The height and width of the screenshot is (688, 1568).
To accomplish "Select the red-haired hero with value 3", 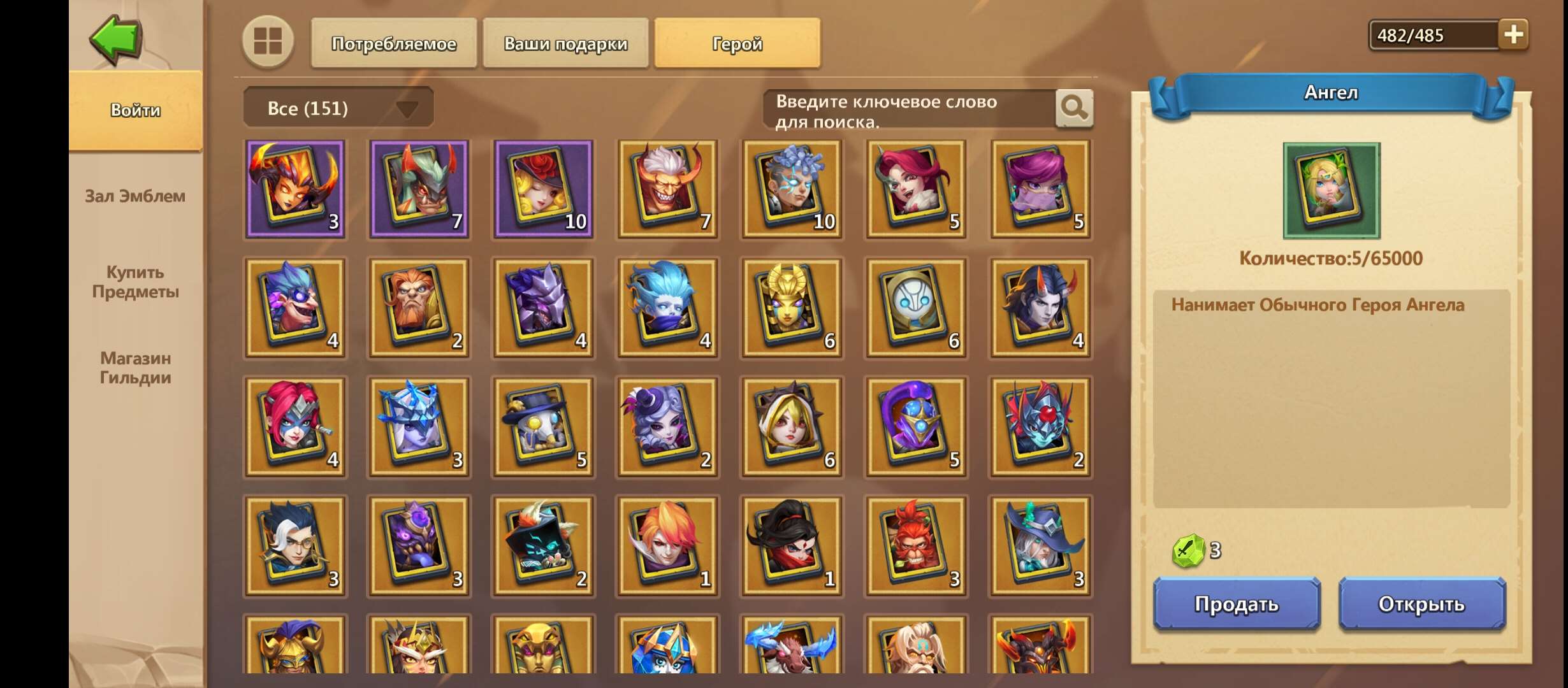I will pos(915,545).
